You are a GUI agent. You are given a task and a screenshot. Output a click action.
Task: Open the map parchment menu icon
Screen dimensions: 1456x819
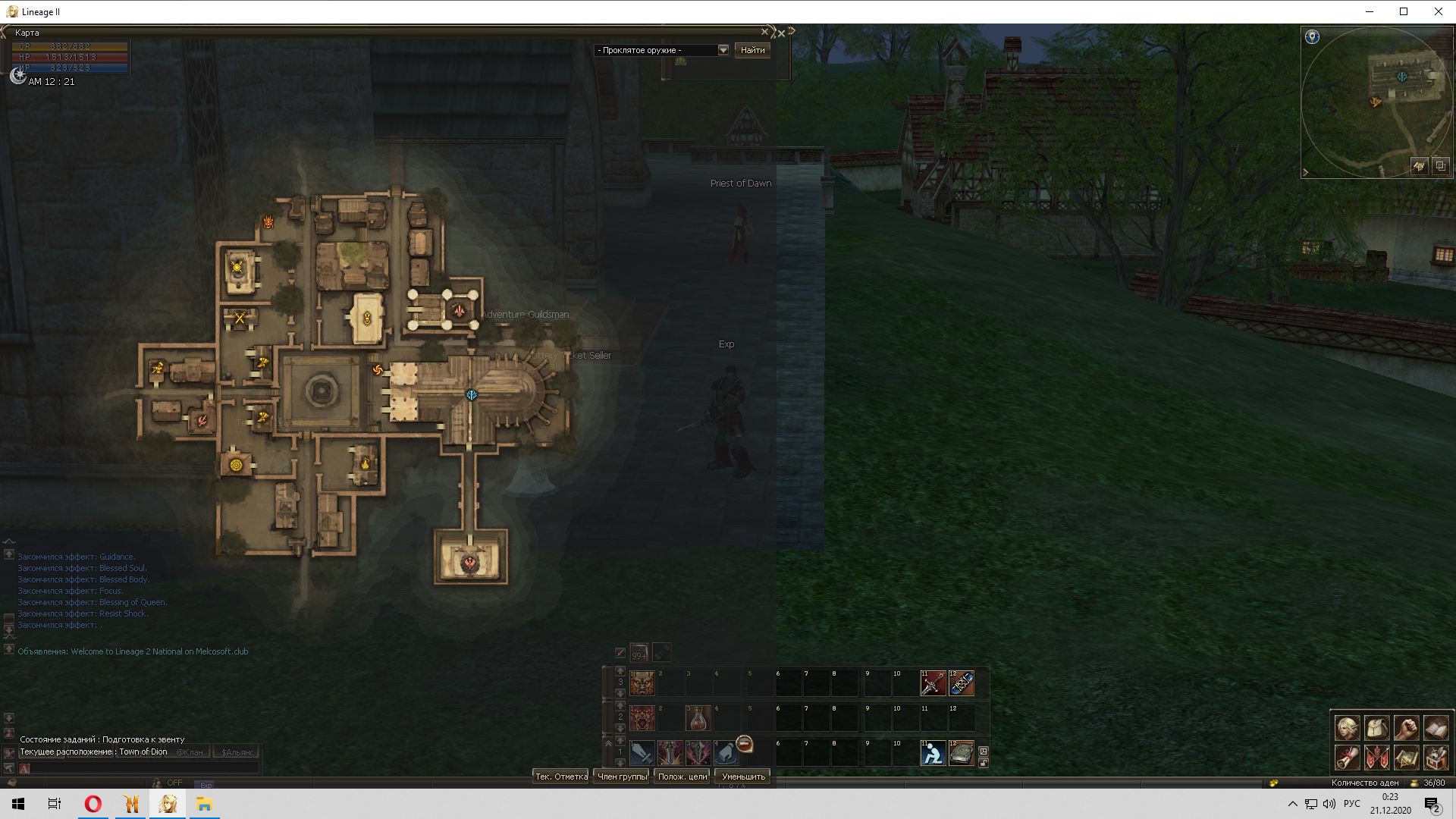1406,757
